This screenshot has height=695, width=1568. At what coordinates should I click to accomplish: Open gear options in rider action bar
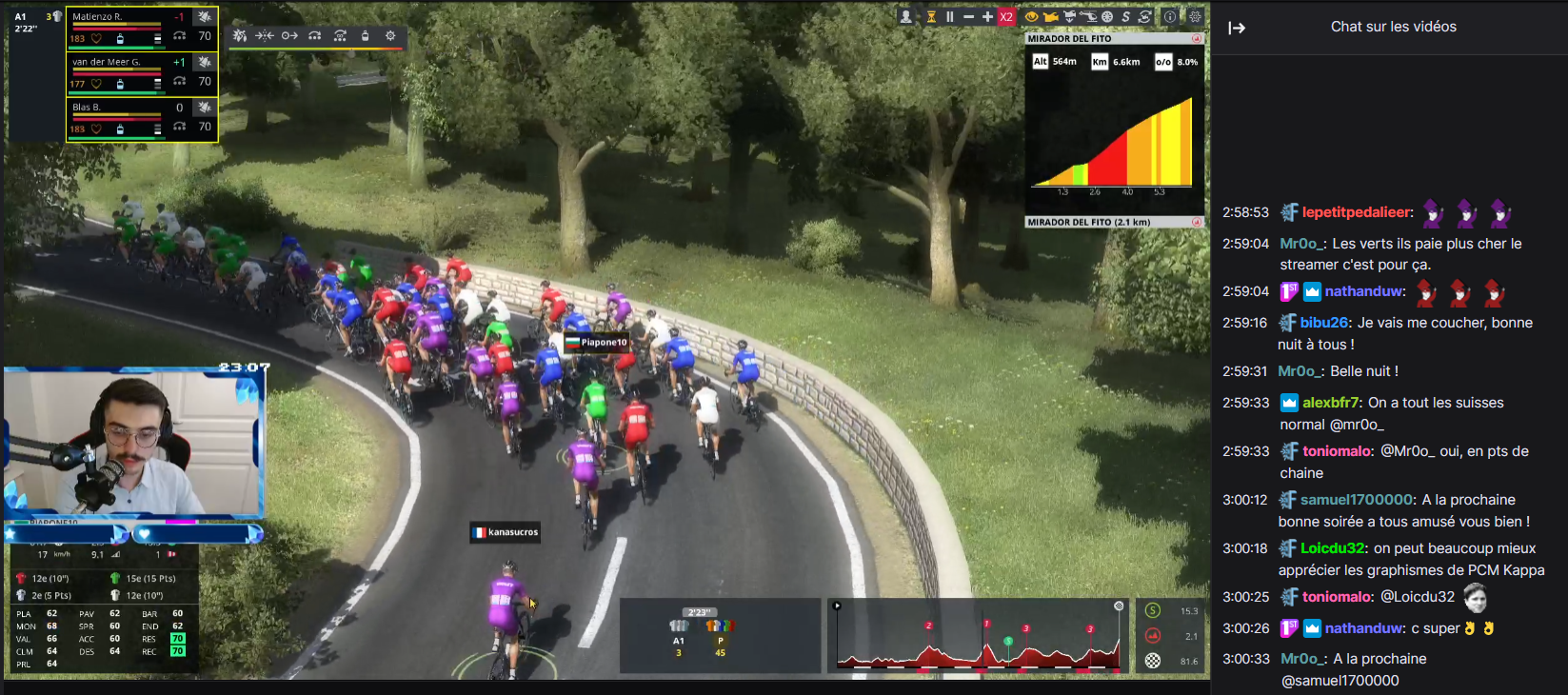390,36
